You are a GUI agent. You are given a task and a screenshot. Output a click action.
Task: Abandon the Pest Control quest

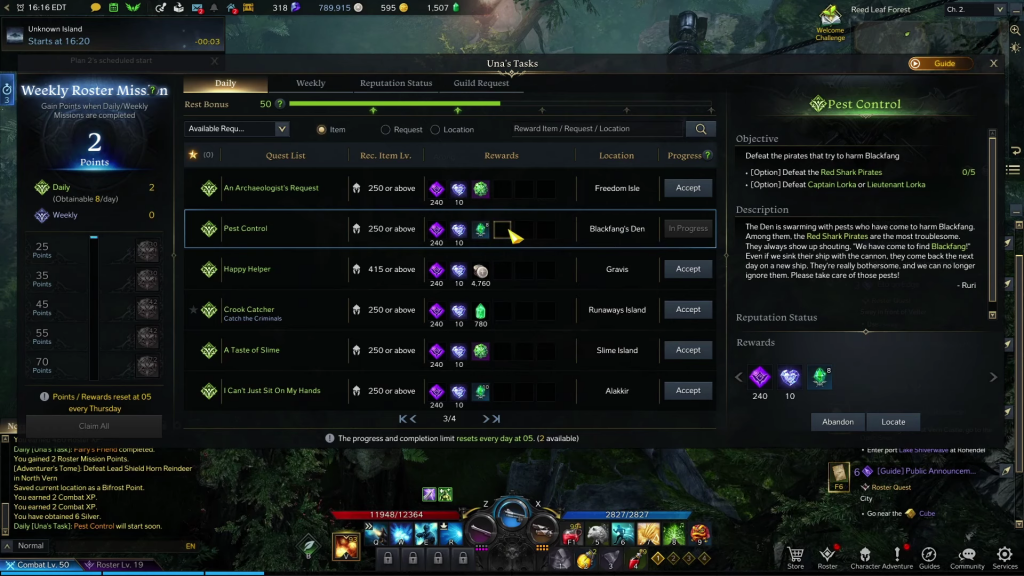point(838,422)
